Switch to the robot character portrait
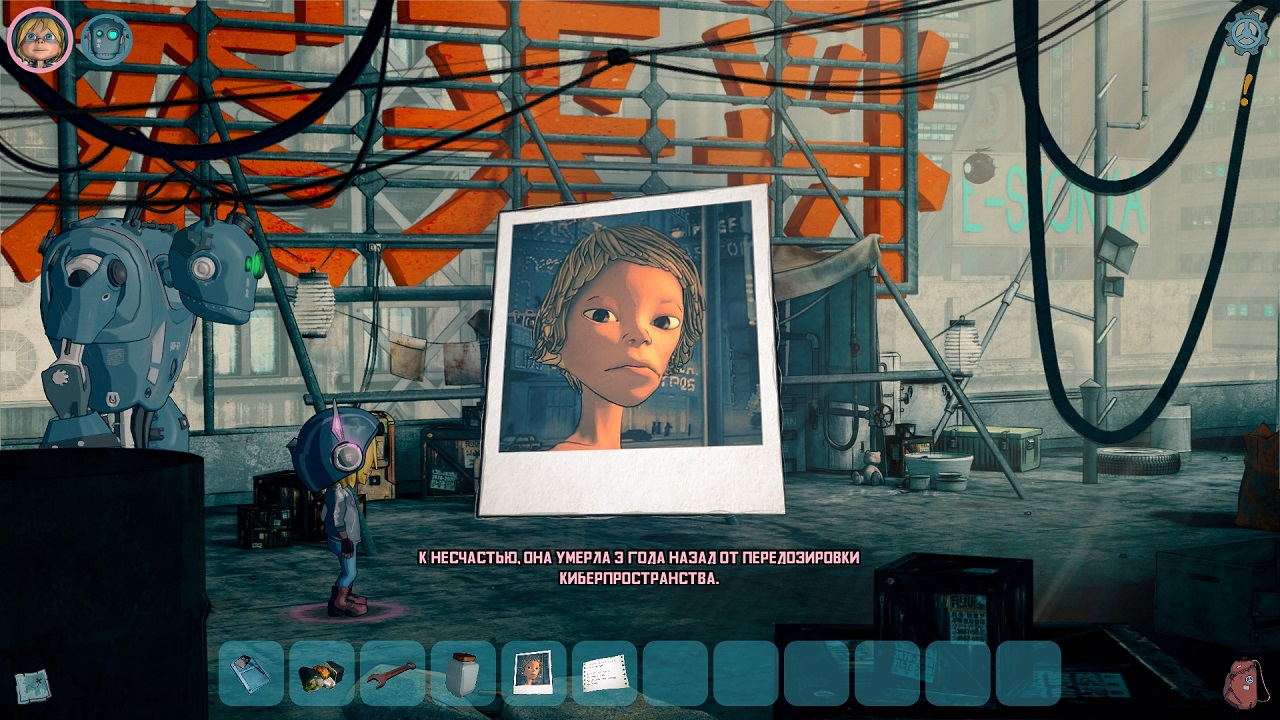 [x=105, y=42]
